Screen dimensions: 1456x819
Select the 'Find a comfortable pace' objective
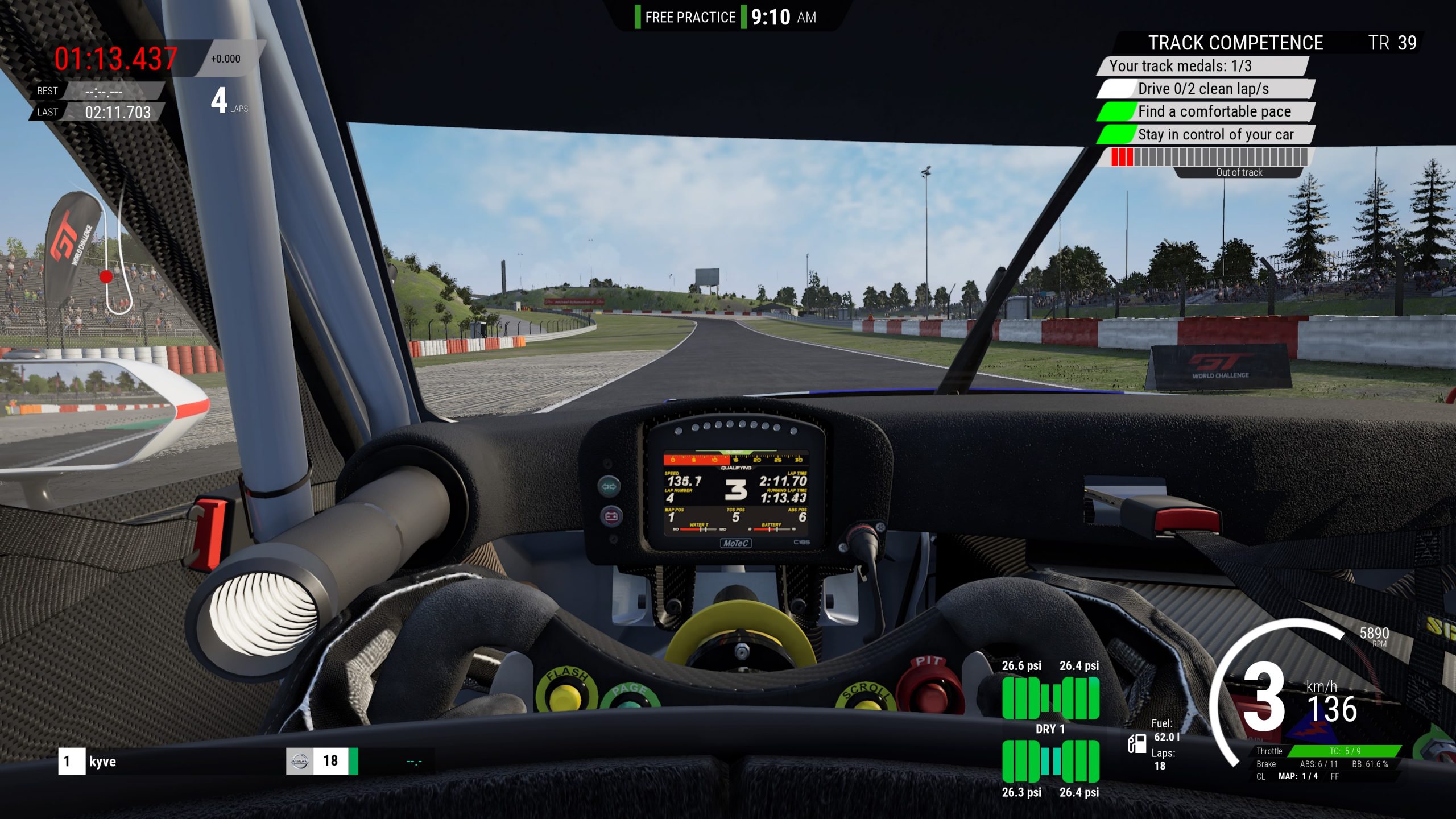tap(1214, 111)
